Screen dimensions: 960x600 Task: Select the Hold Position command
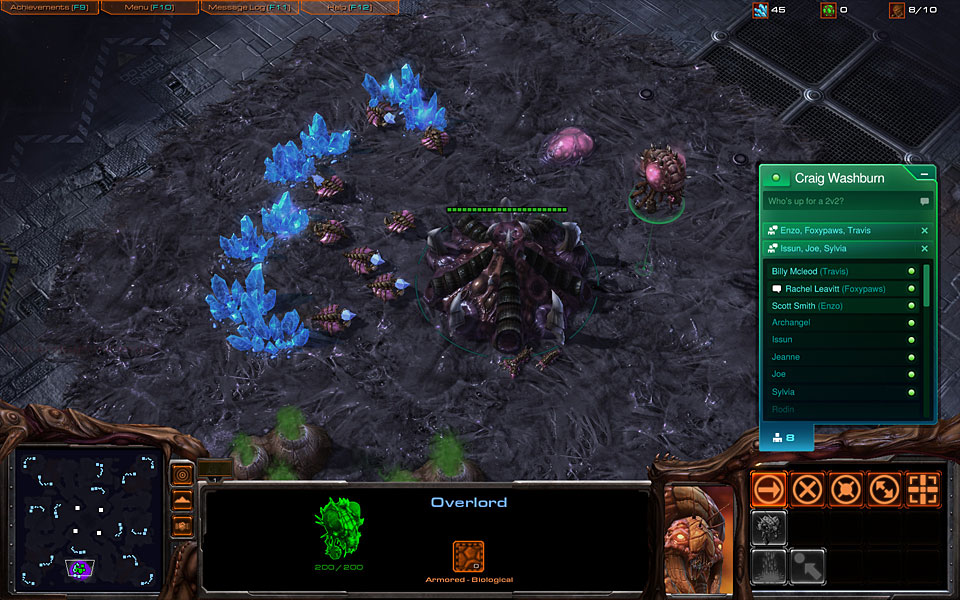846,490
